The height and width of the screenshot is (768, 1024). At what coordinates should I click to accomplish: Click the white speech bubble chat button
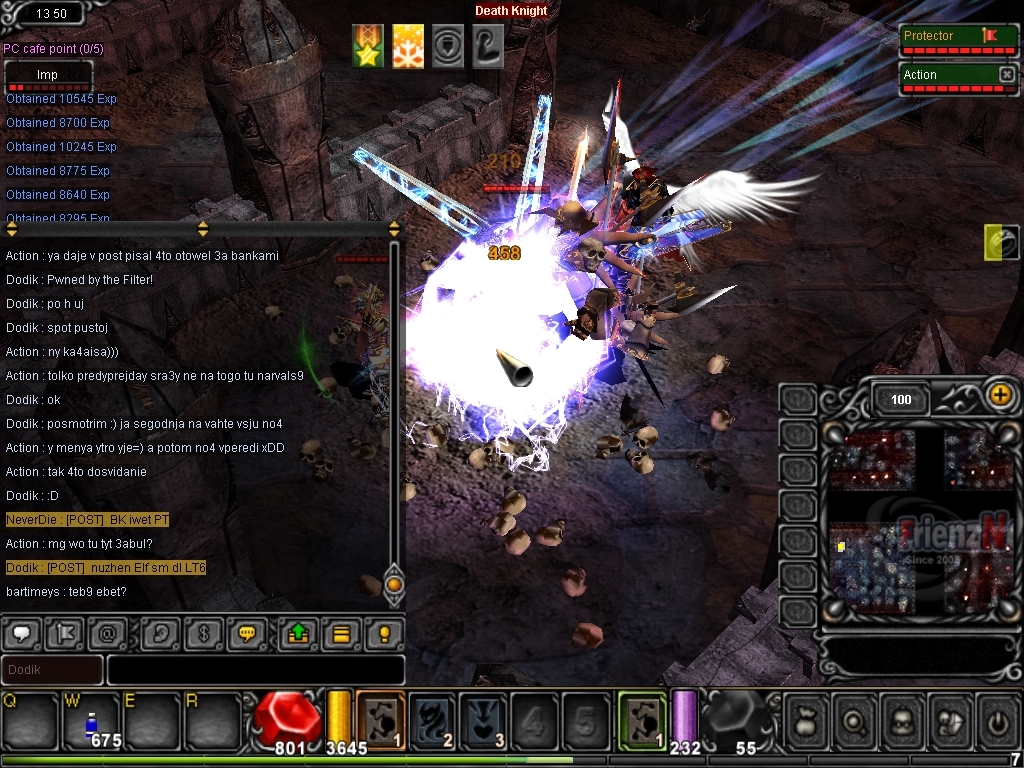coord(21,633)
